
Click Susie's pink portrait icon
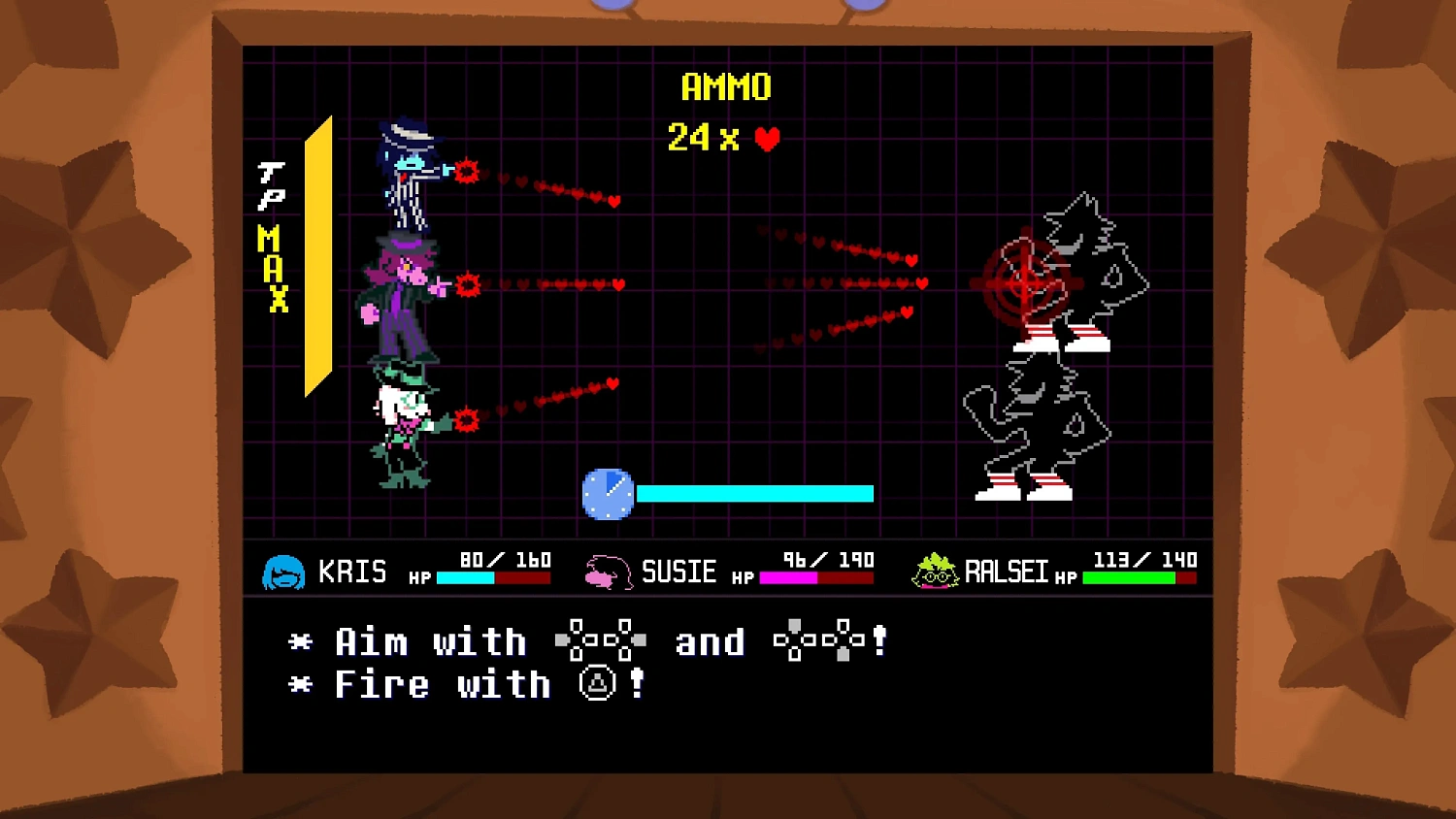pyautogui.click(x=607, y=572)
